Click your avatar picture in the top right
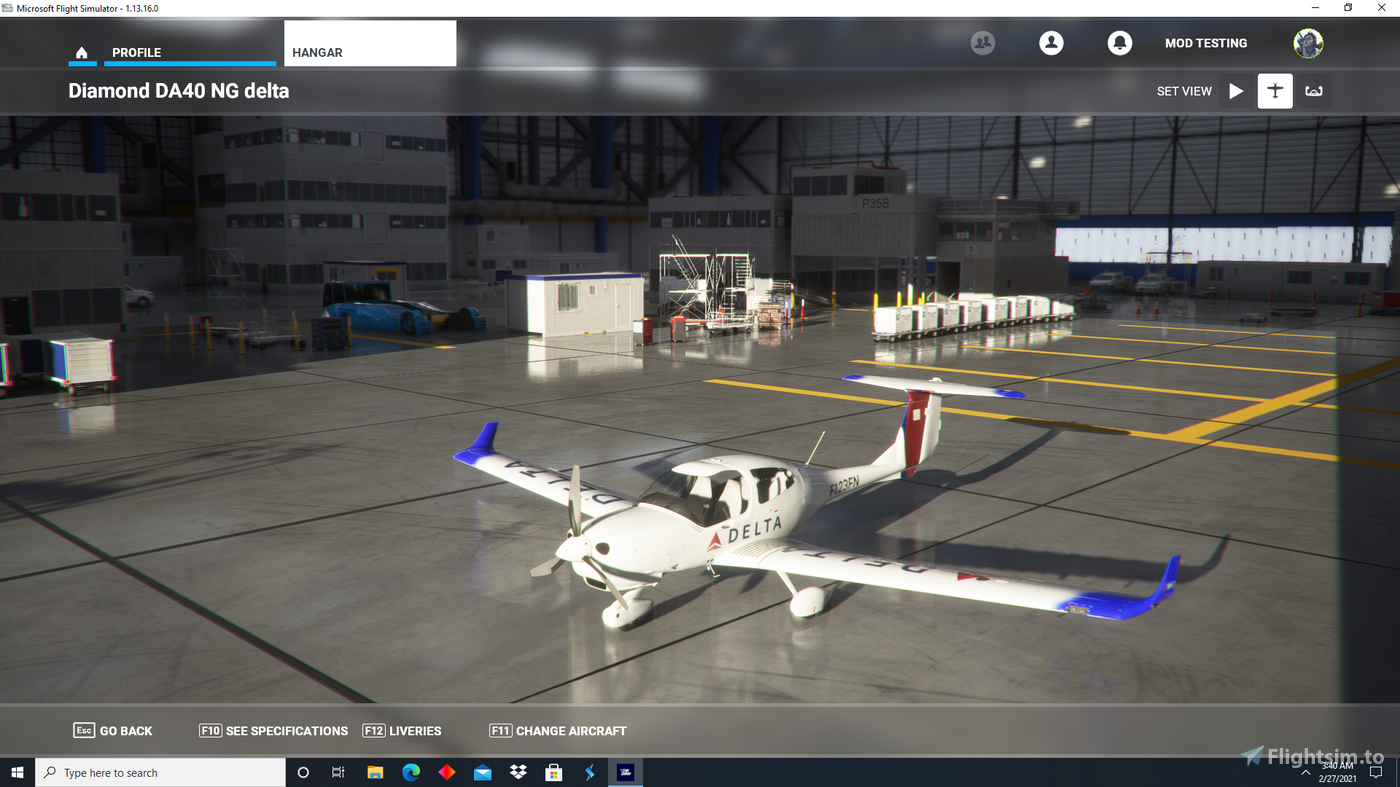 click(x=1308, y=43)
